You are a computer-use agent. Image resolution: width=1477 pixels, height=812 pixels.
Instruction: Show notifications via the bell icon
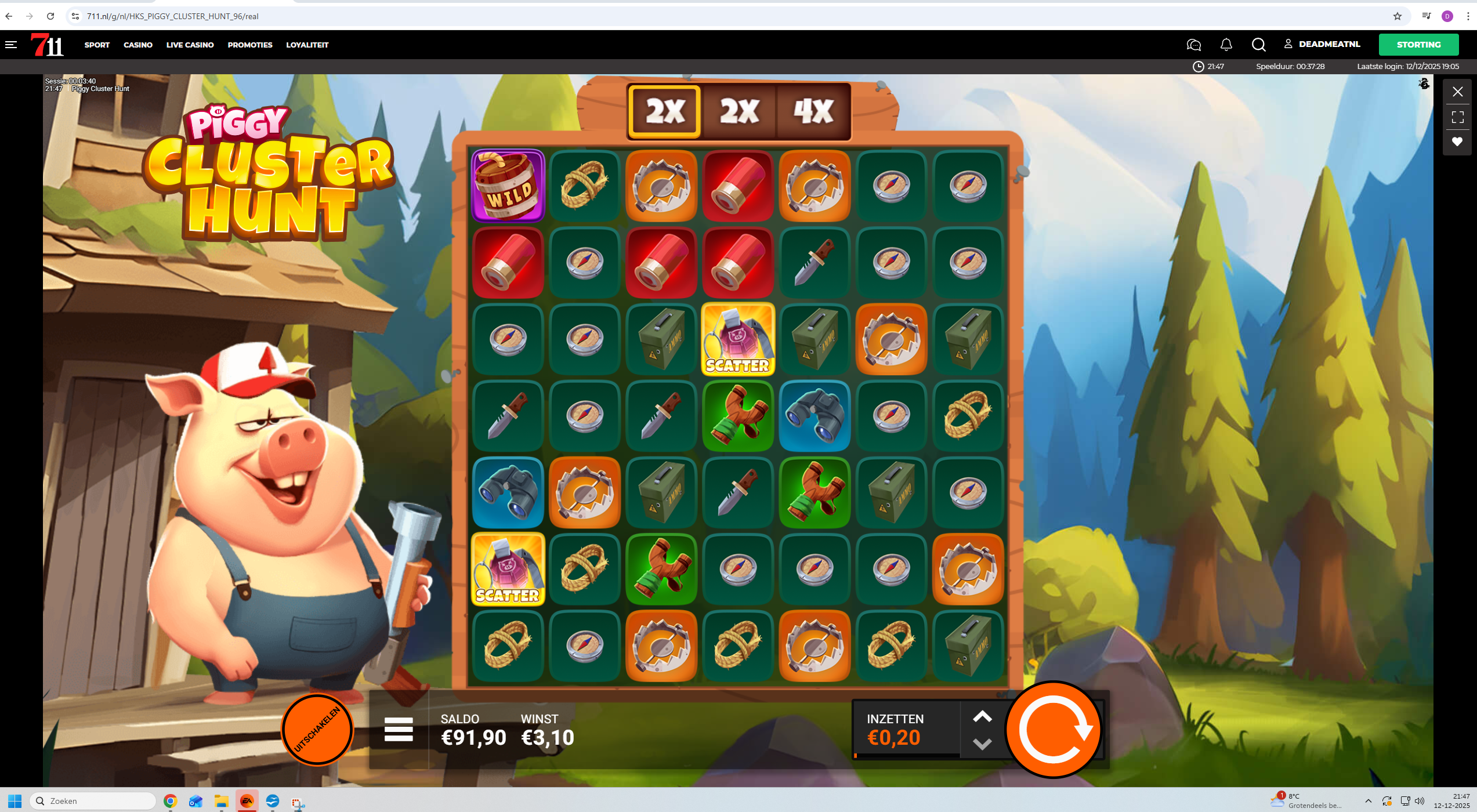click(x=1226, y=45)
